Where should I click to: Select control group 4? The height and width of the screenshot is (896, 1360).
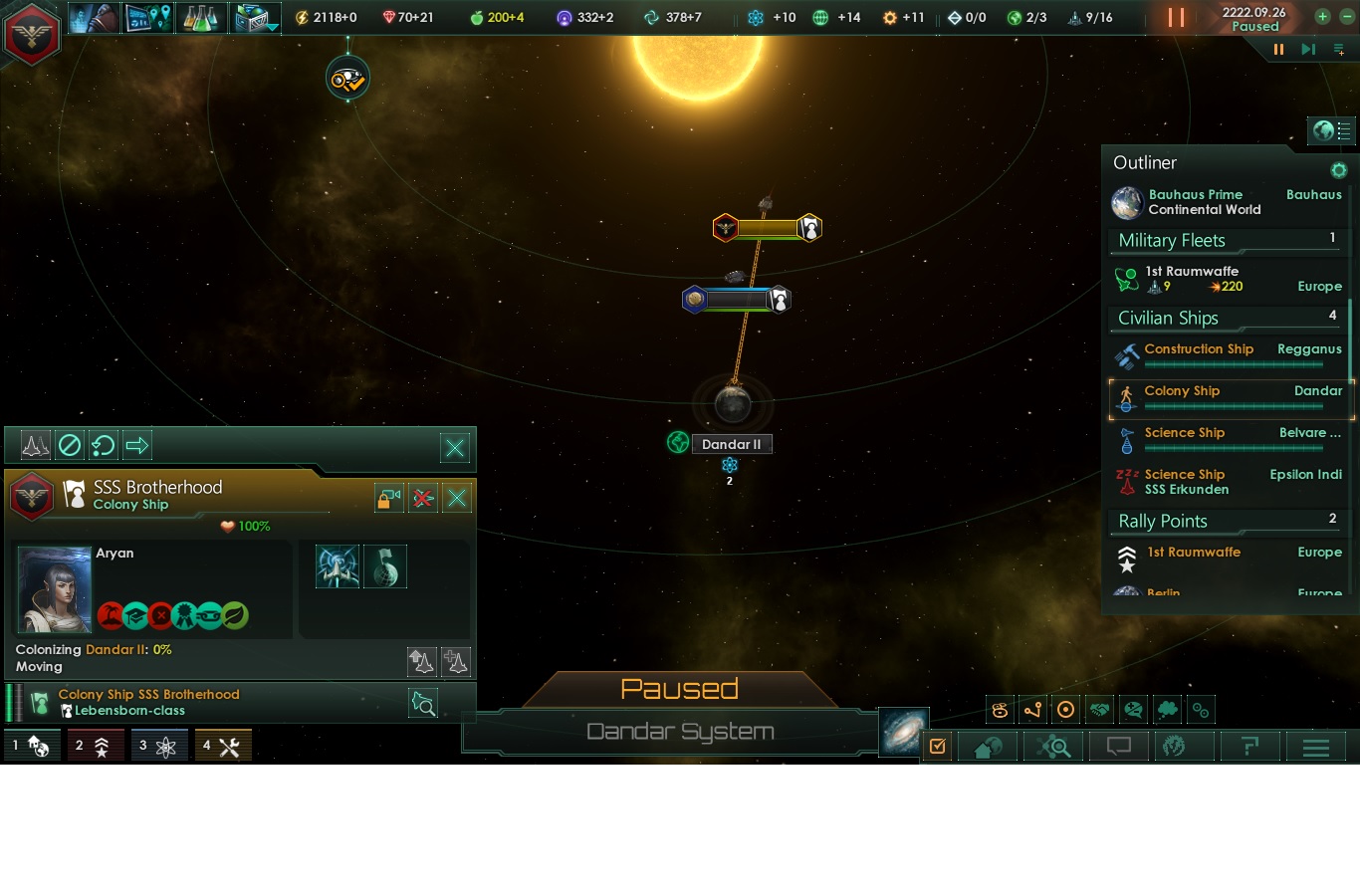pyautogui.click(x=223, y=745)
